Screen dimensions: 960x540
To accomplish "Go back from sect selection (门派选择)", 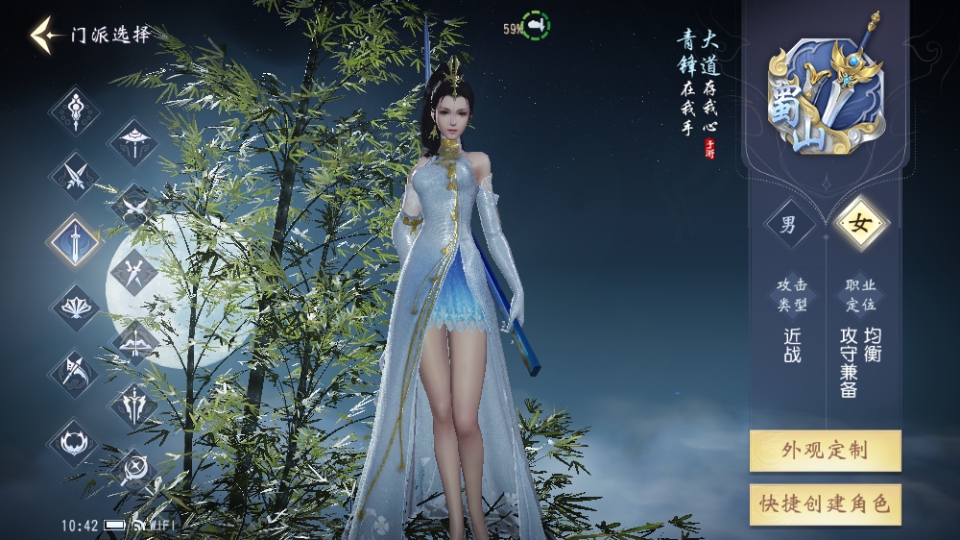I will pos(45,35).
